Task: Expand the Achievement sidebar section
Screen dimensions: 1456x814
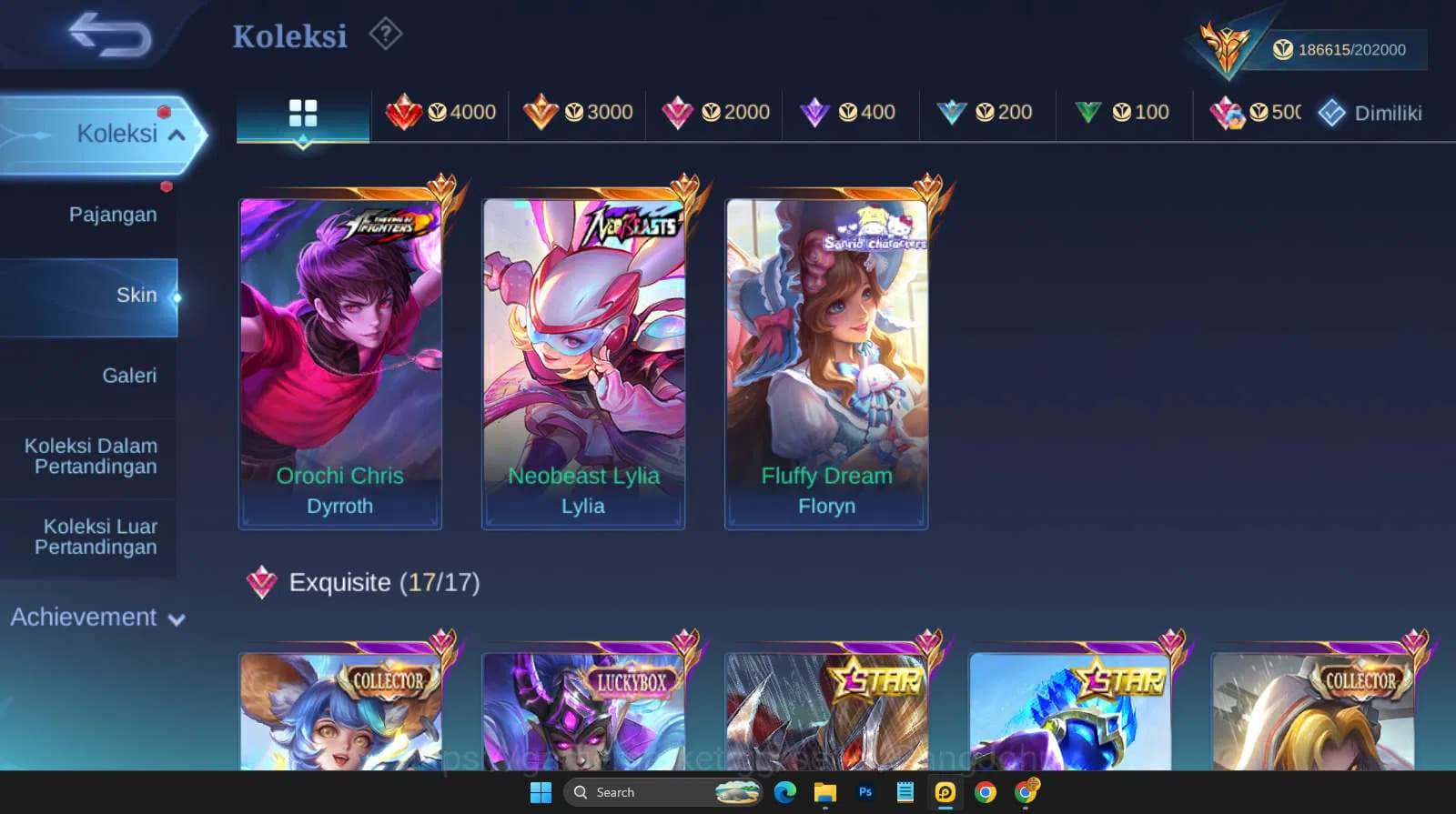Action: tap(96, 617)
